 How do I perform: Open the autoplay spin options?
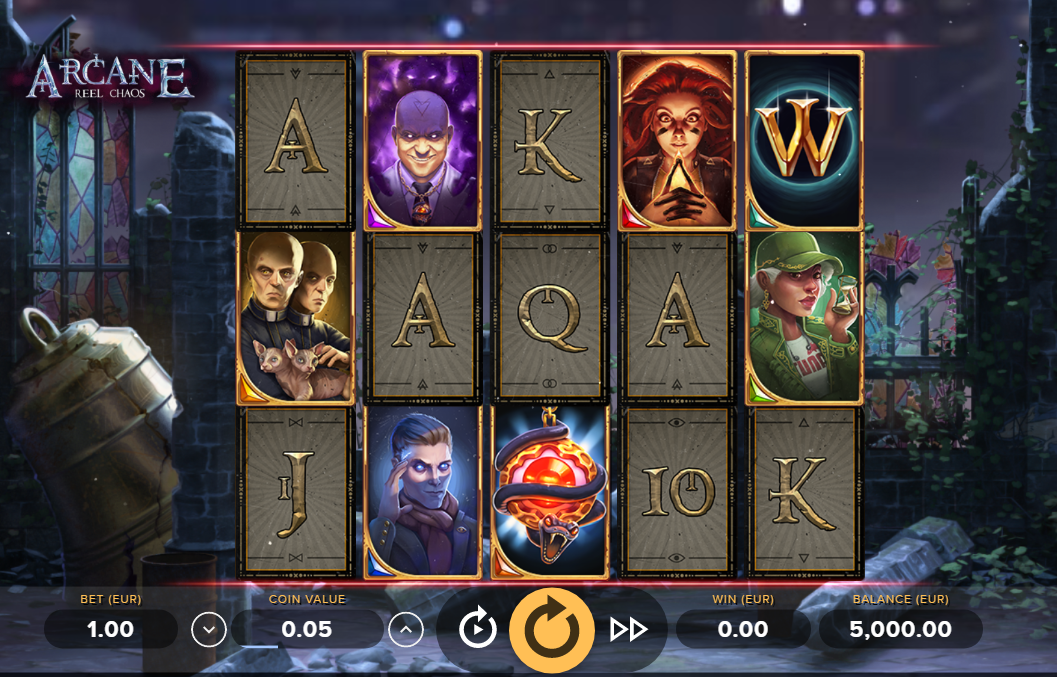pyautogui.click(x=477, y=629)
